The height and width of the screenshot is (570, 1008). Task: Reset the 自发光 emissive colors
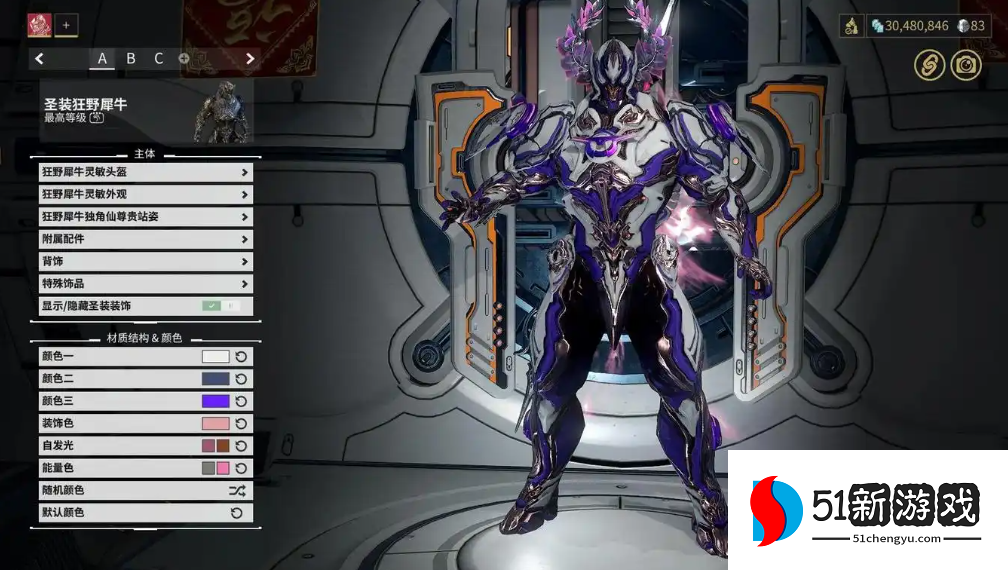click(x=241, y=446)
